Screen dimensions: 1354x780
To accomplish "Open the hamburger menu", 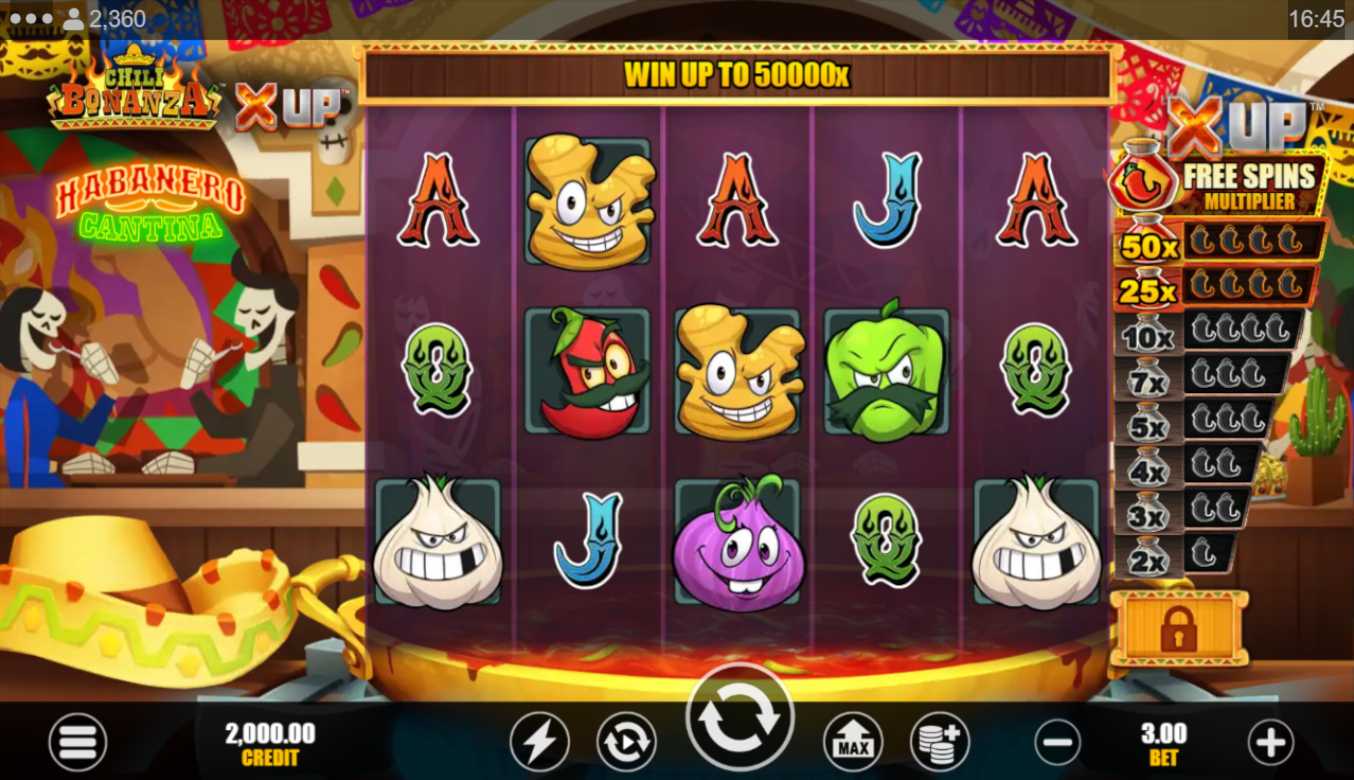I will (x=77, y=743).
